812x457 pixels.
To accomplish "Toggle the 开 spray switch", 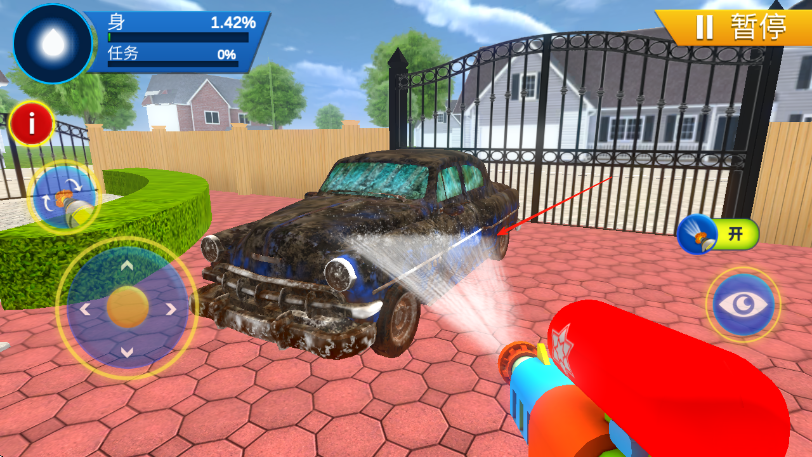I will (717, 235).
